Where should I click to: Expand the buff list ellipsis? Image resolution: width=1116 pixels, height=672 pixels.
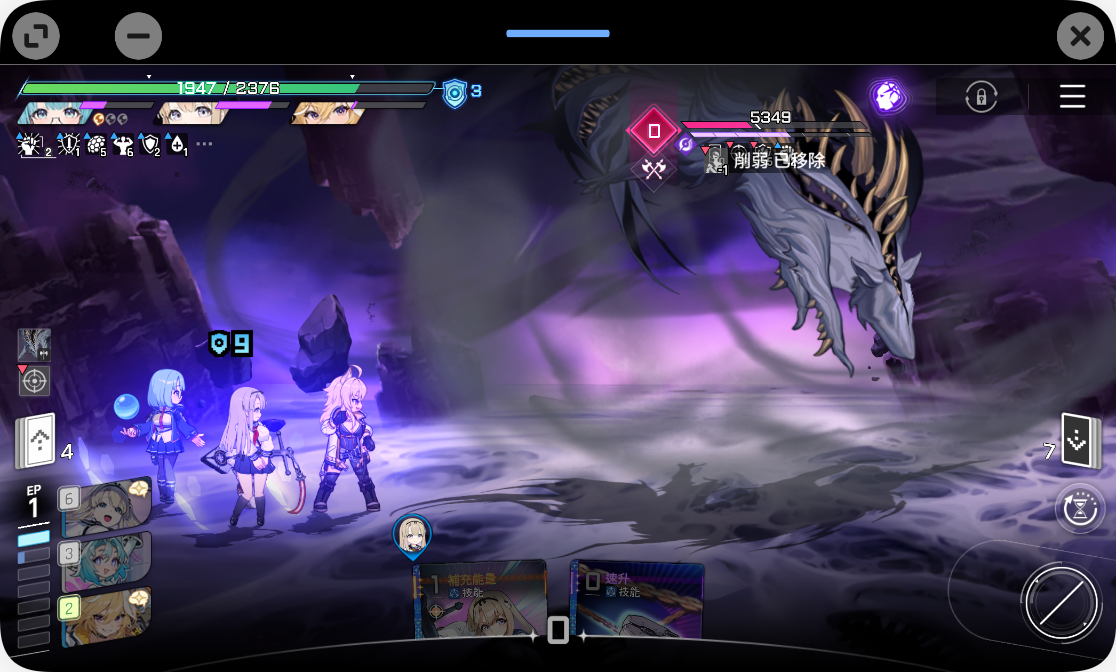click(x=204, y=144)
